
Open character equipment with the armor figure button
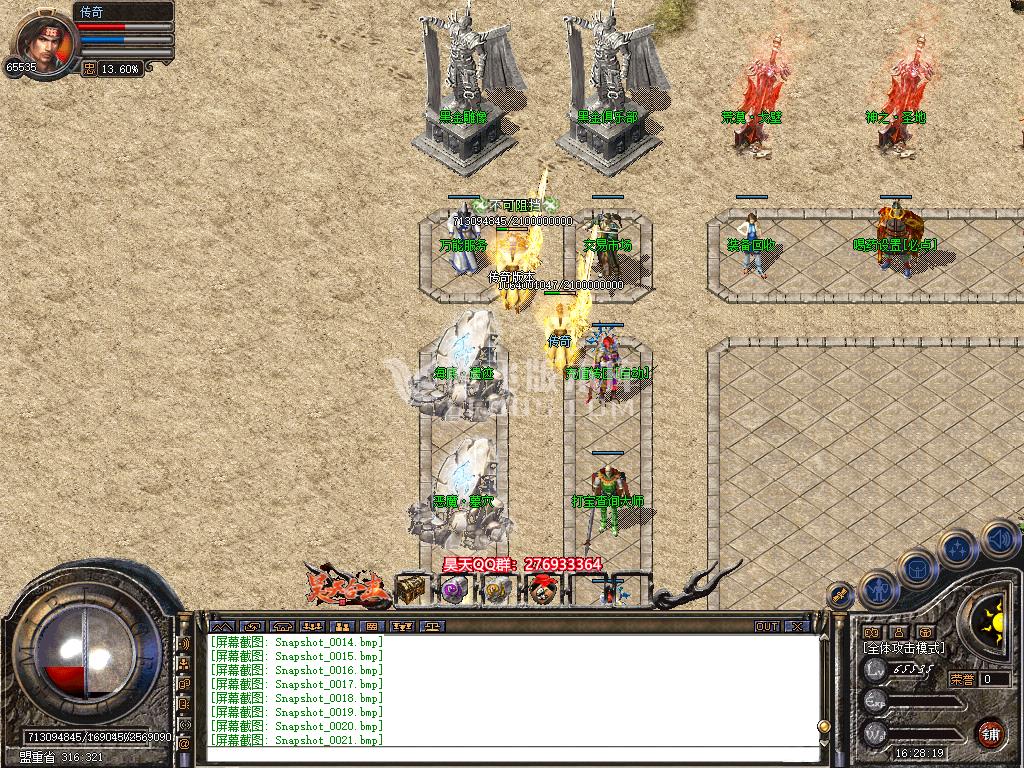point(877,590)
